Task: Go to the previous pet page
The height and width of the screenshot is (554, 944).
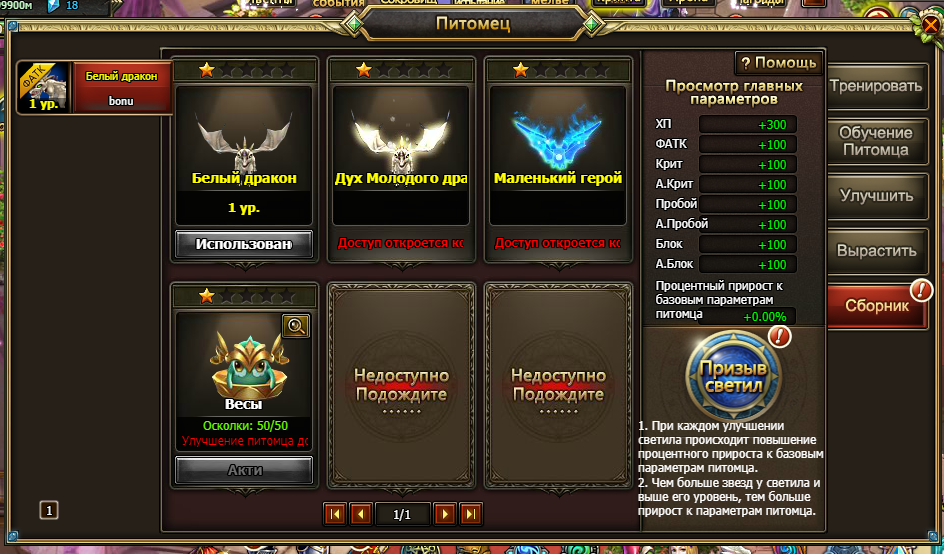Action: [x=360, y=514]
